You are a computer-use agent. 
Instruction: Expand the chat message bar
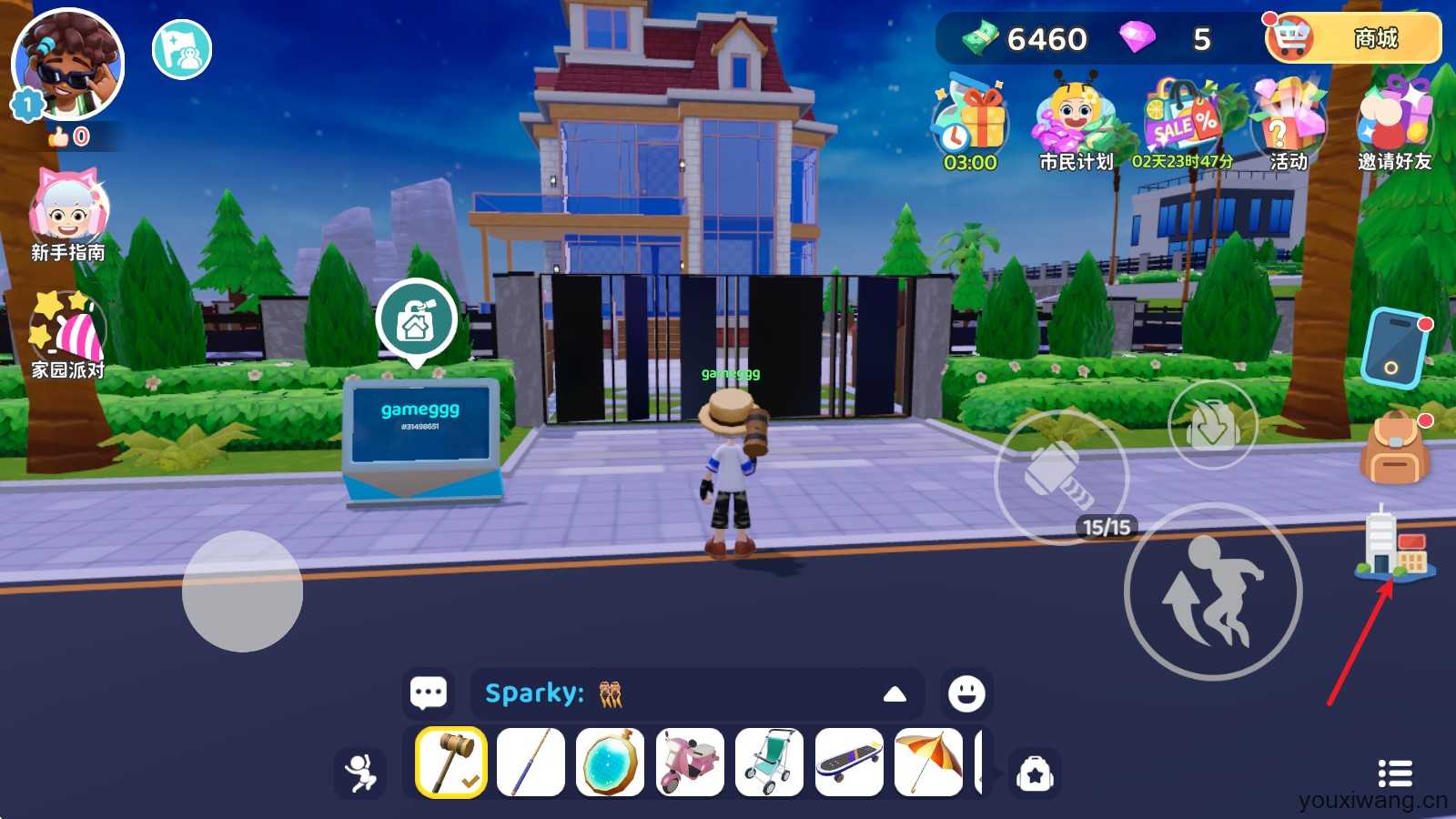[x=895, y=694]
